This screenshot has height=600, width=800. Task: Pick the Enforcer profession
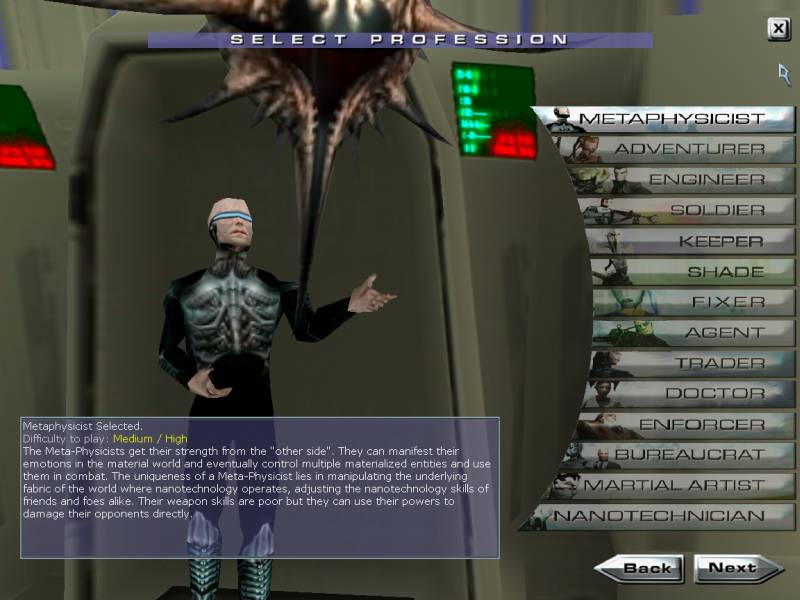point(701,425)
